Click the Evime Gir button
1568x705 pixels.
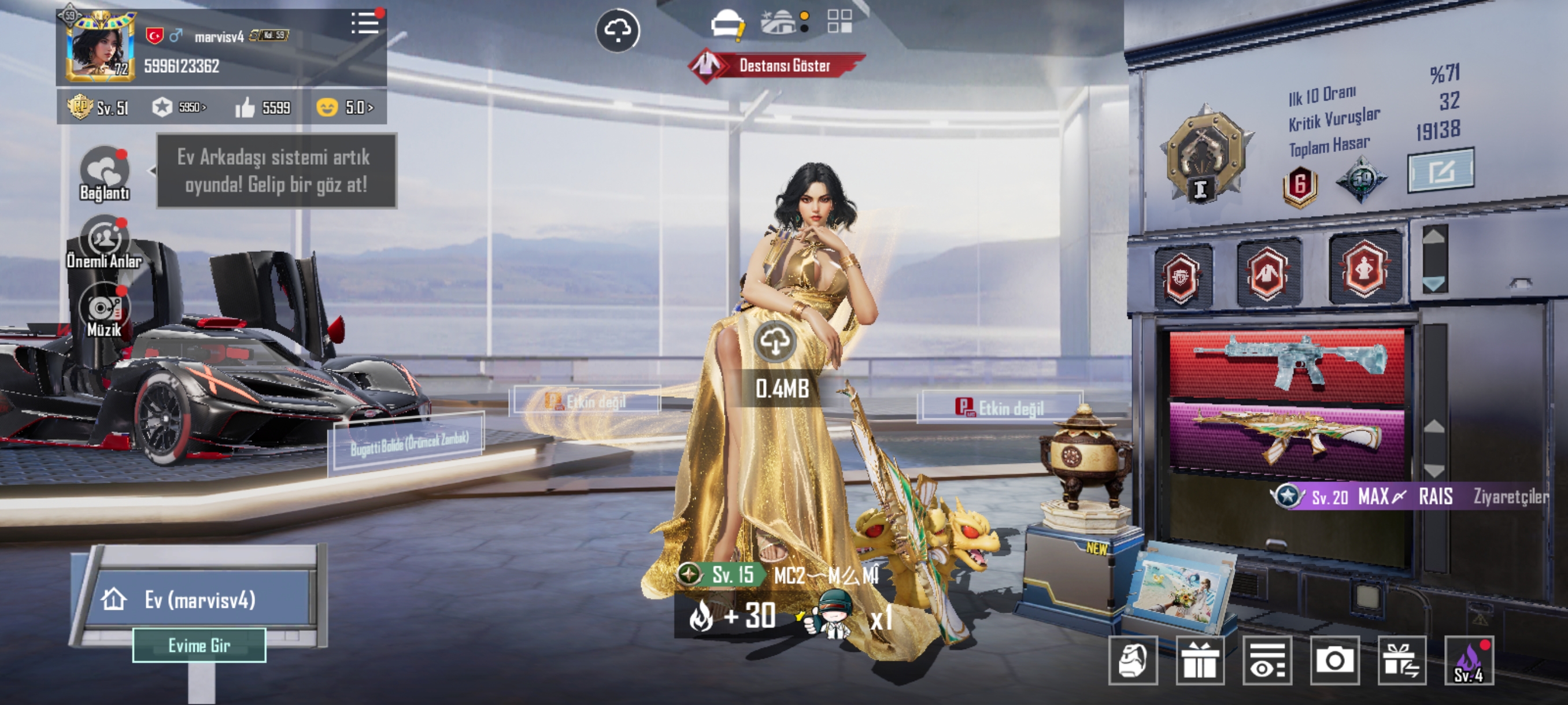199,645
